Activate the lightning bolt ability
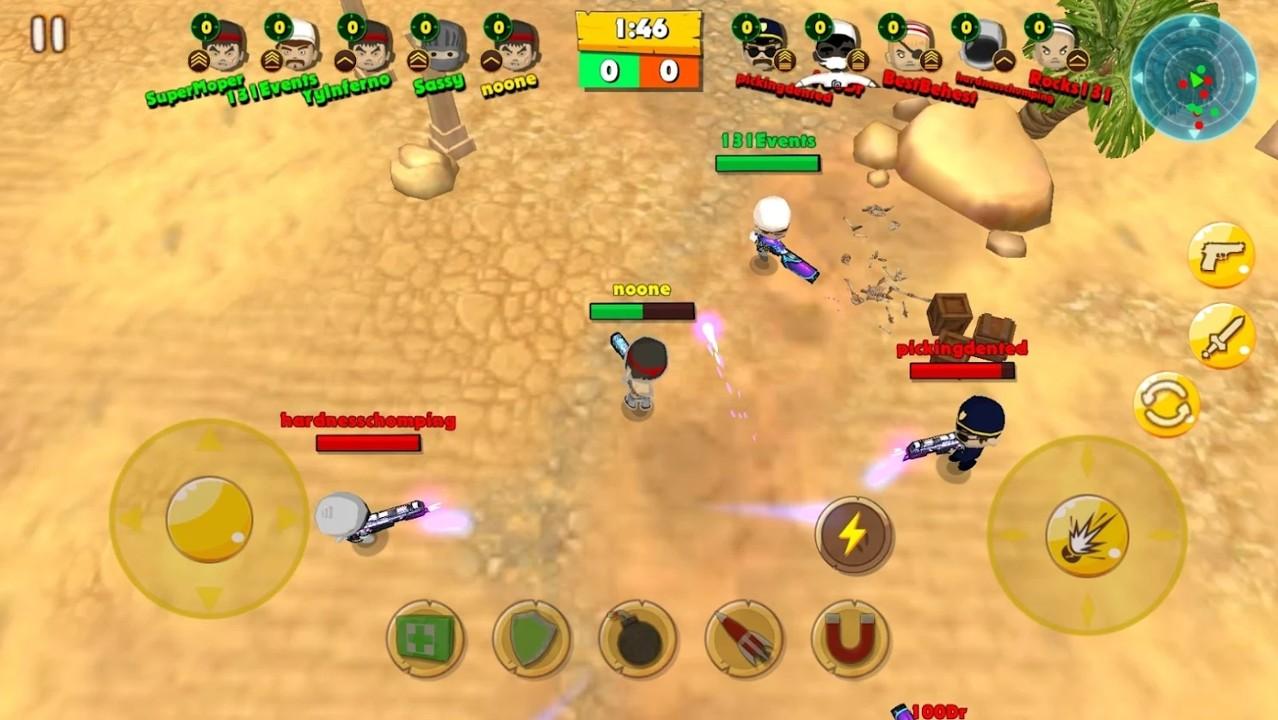Screen dimensions: 1278x720 [853, 535]
